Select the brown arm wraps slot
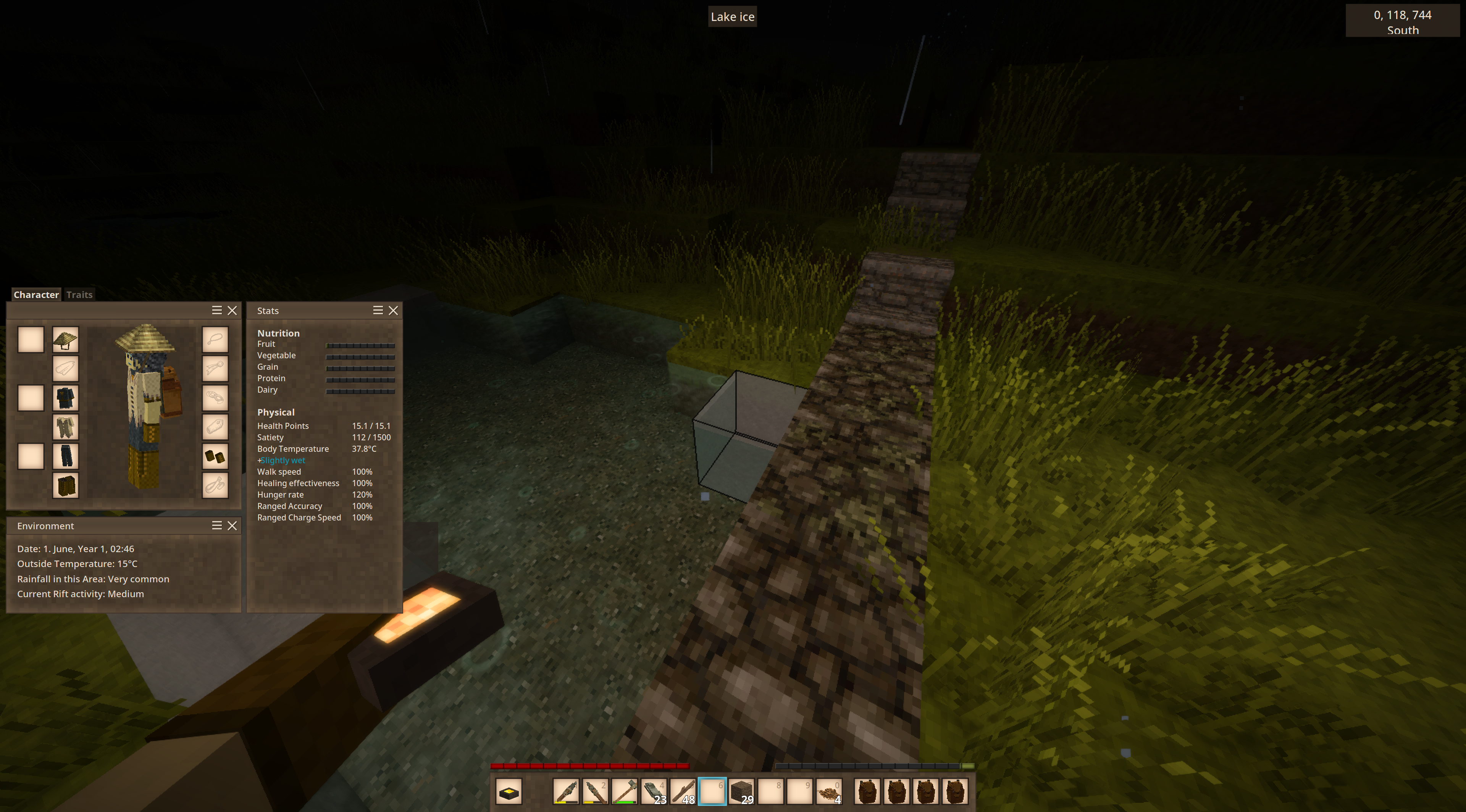The width and height of the screenshot is (1466, 812). point(215,457)
